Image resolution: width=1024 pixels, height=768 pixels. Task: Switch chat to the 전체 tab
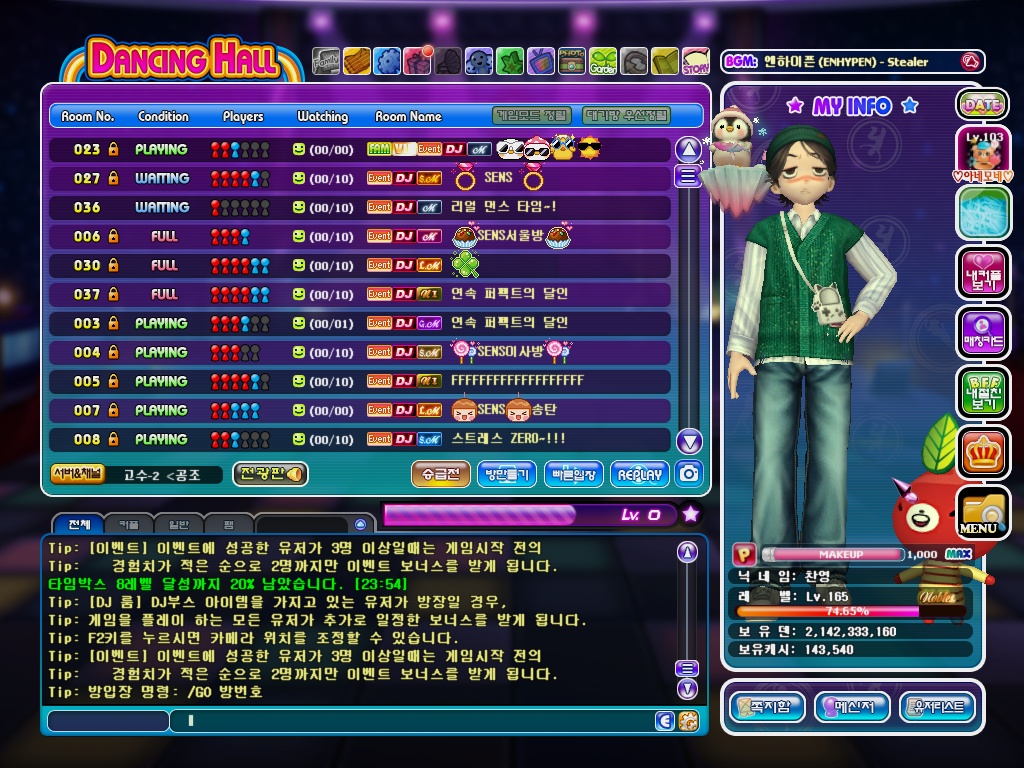79,525
